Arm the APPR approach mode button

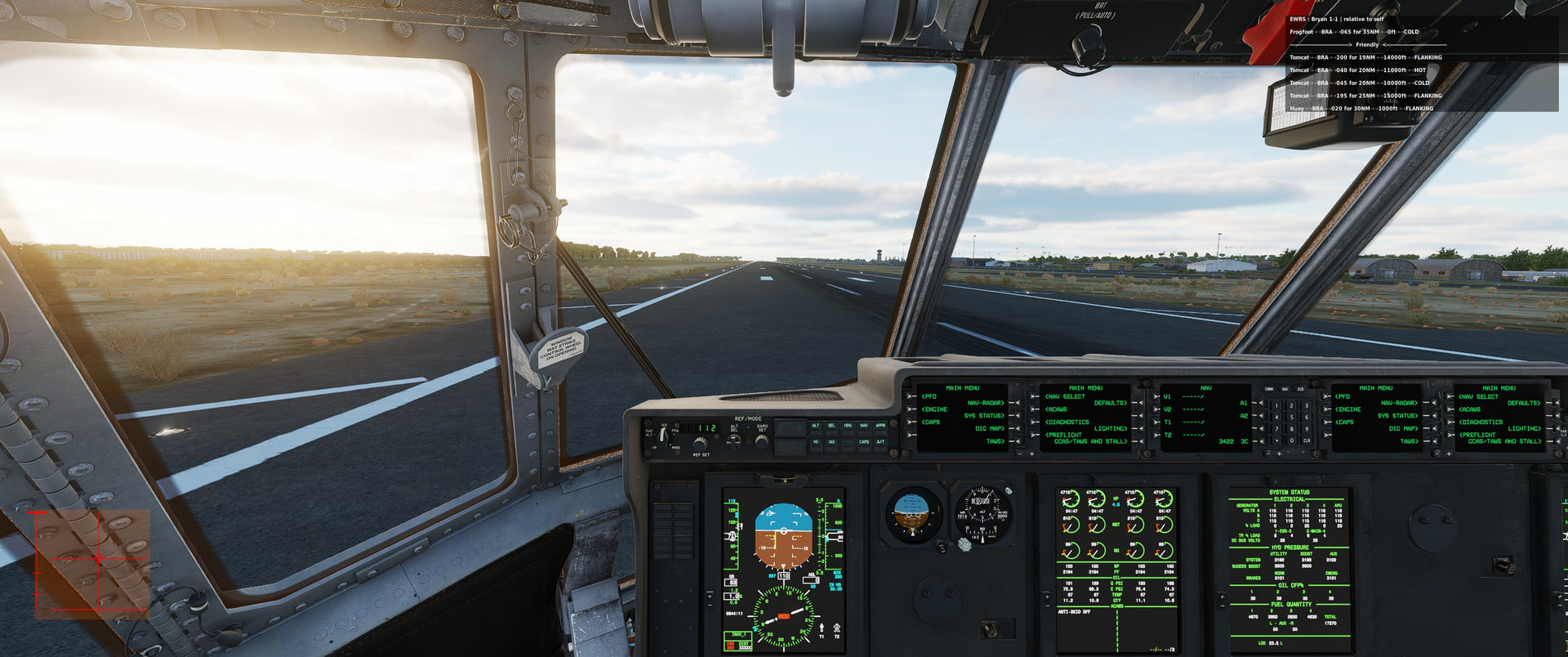pyautogui.click(x=880, y=426)
